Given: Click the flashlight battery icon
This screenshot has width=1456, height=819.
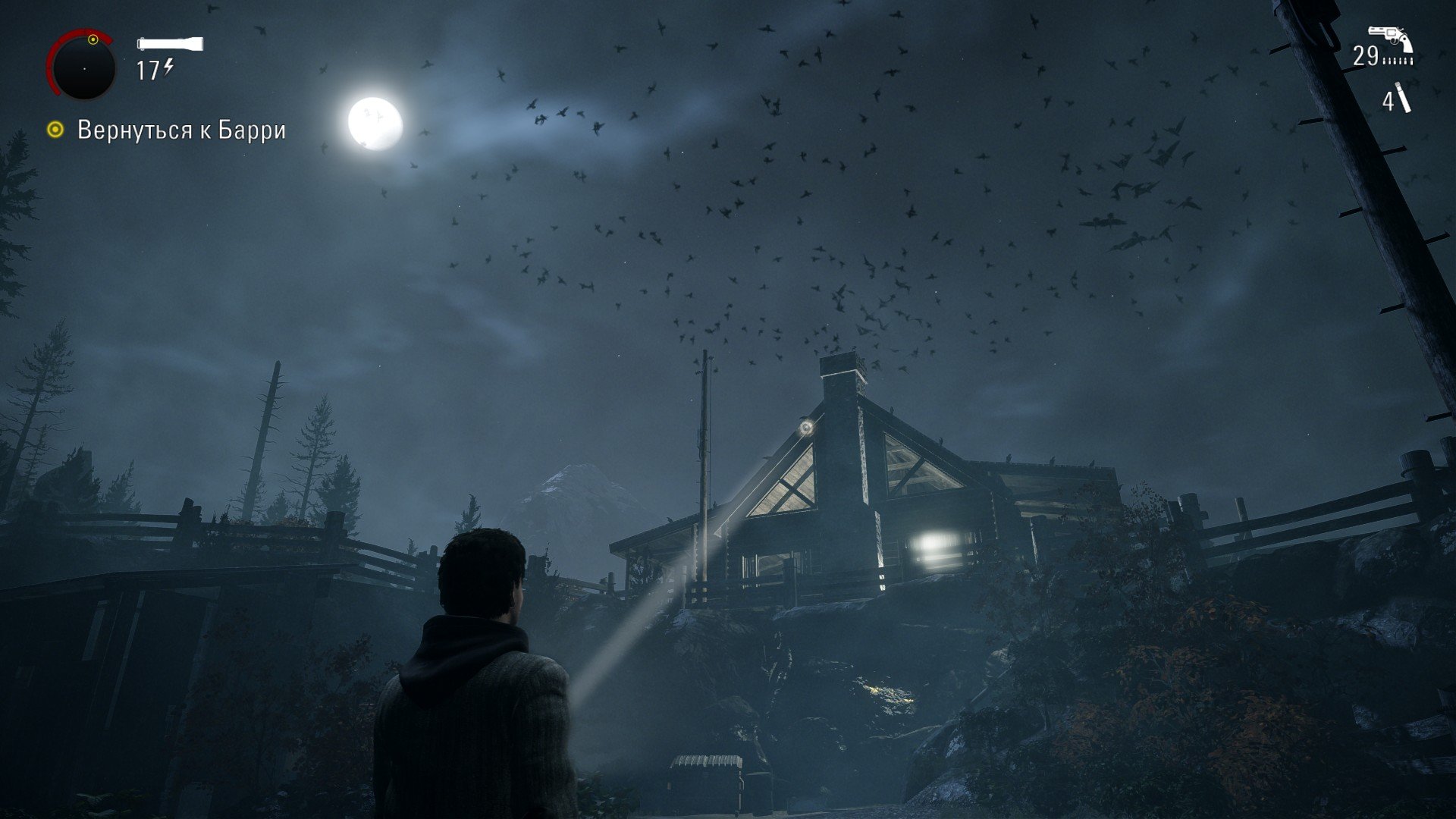Looking at the screenshot, I should click(170, 44).
